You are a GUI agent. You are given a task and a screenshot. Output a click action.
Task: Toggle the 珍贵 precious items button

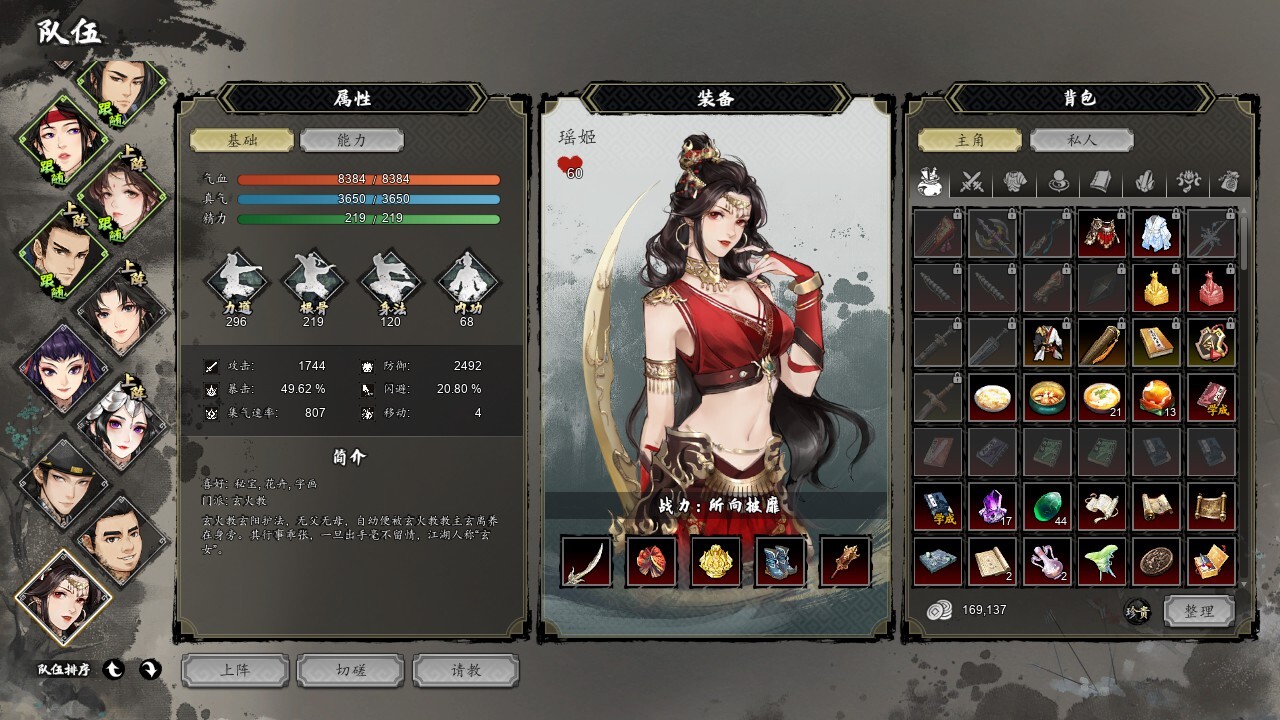coord(1137,611)
